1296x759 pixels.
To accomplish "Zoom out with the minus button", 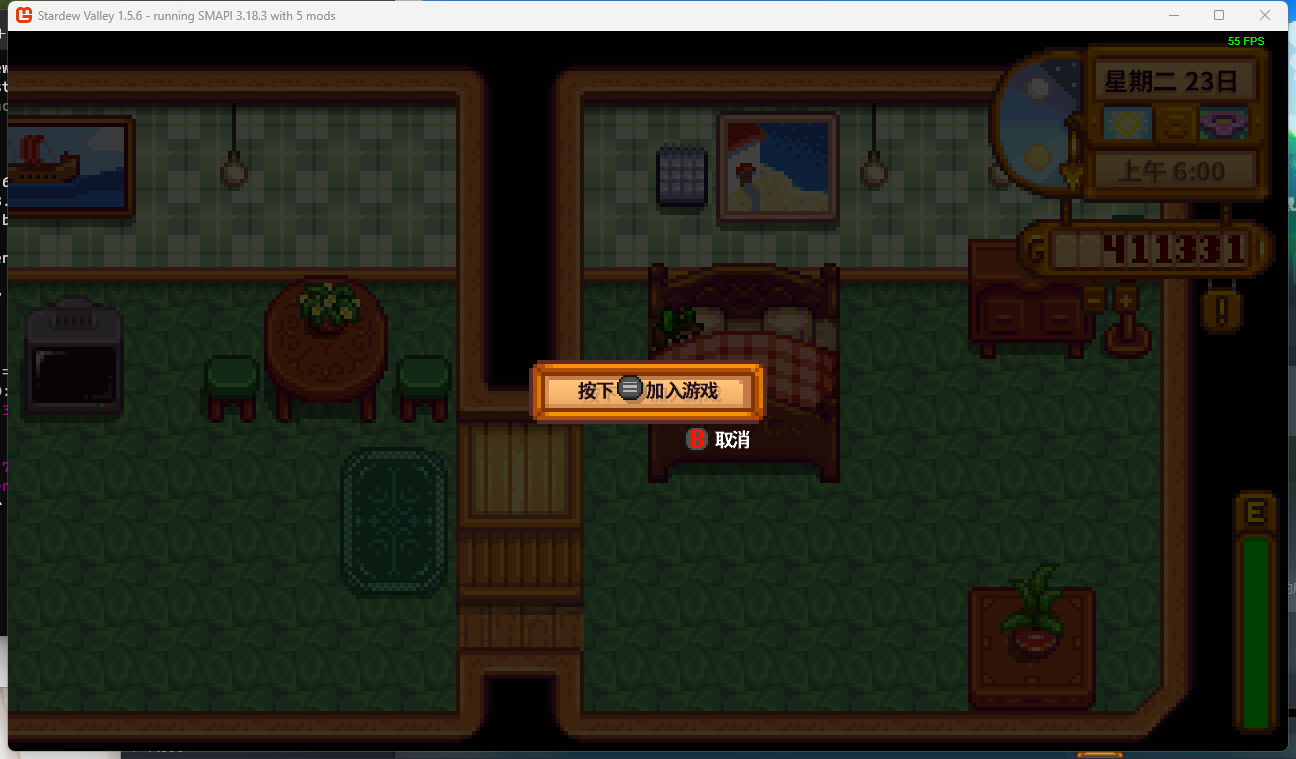I will coord(1095,298).
